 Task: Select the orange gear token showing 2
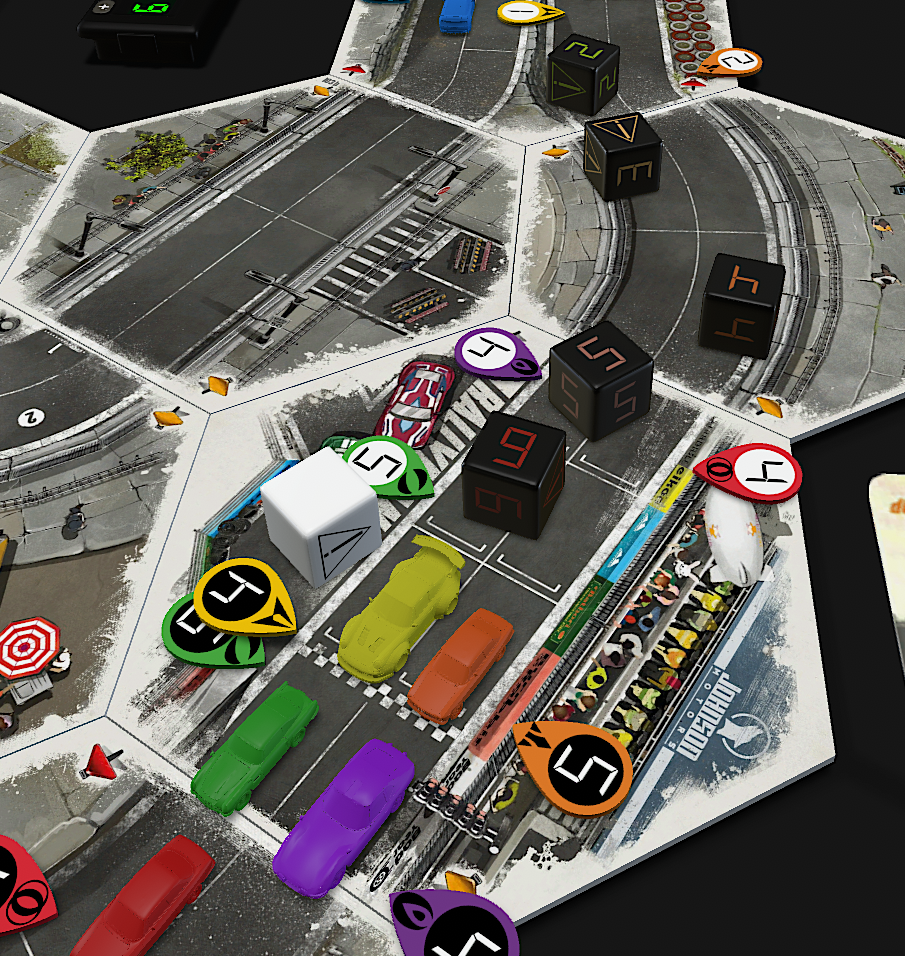(x=730, y=63)
